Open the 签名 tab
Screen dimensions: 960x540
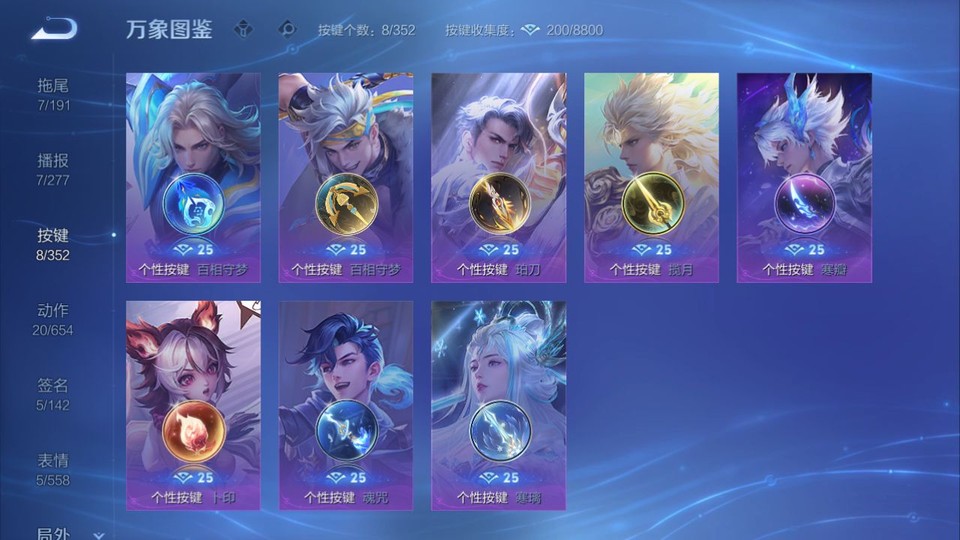coord(53,394)
